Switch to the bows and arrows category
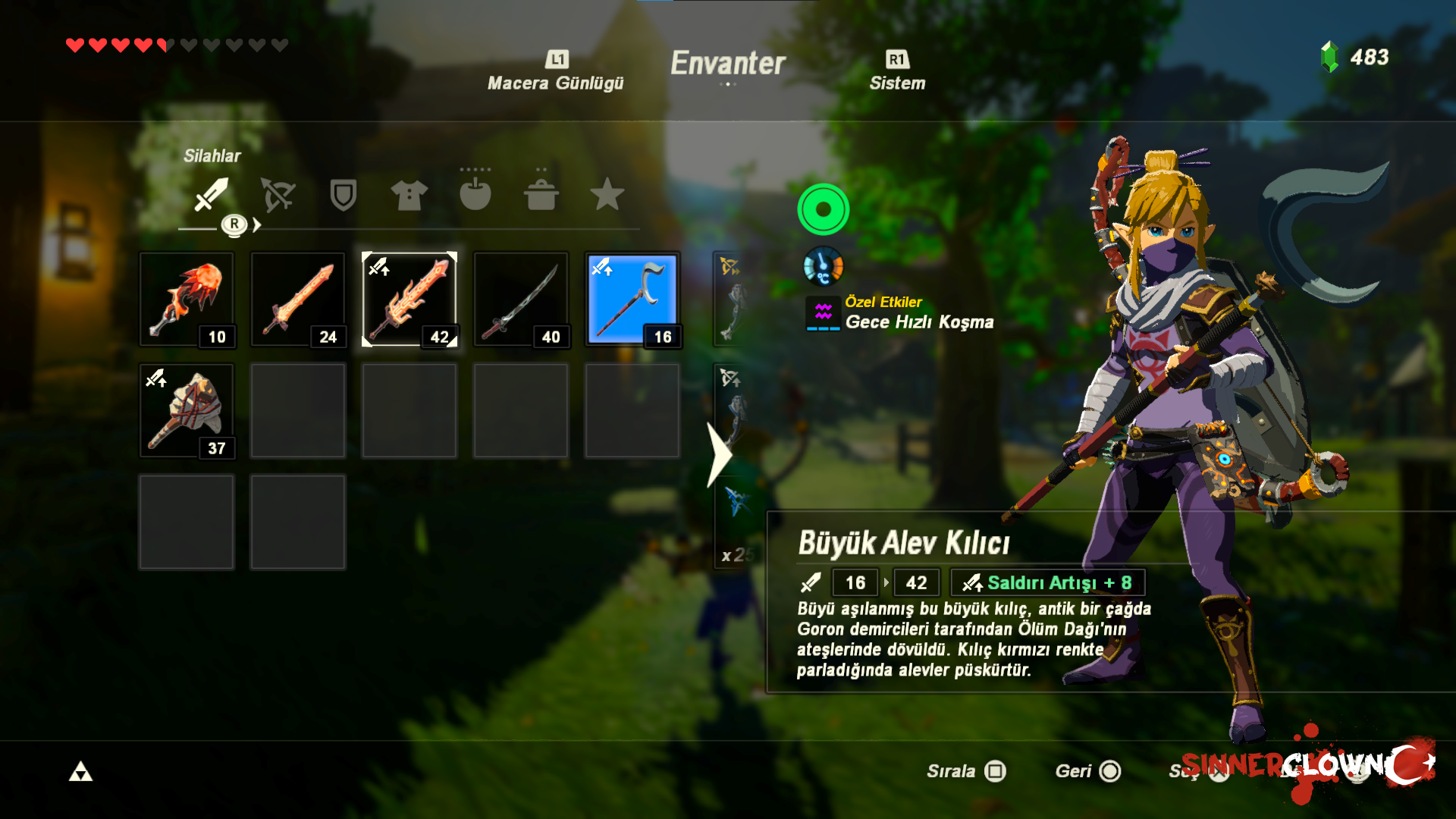The height and width of the screenshot is (819, 1456). [278, 195]
